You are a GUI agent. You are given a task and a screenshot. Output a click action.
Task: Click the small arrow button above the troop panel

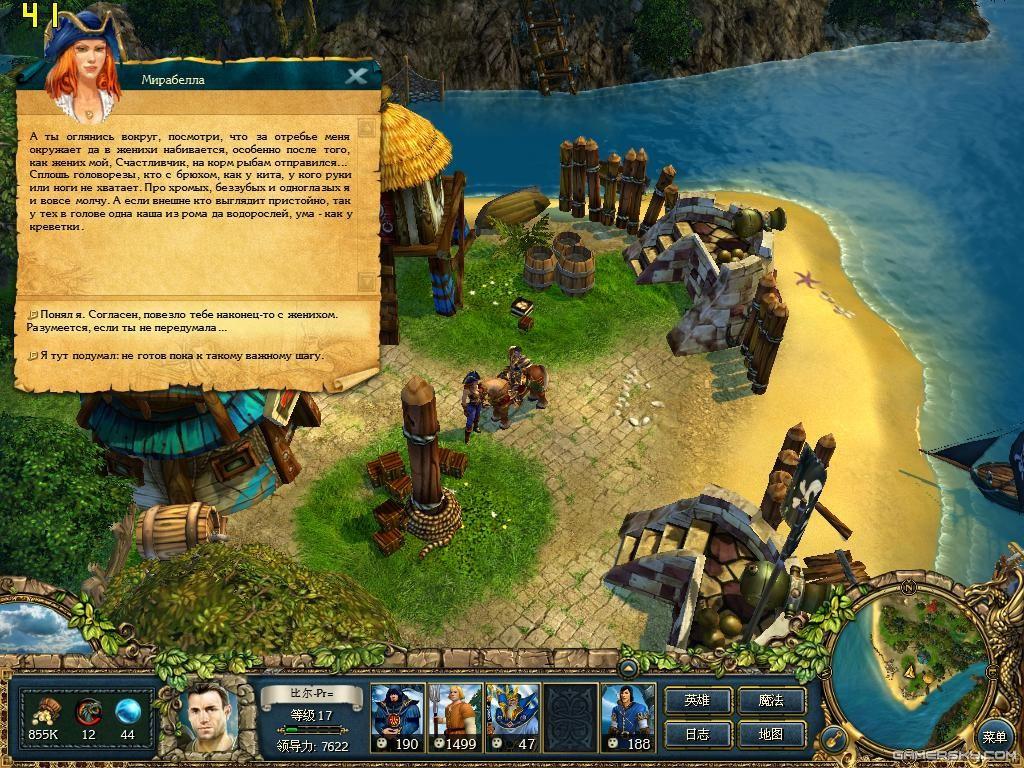629,667
